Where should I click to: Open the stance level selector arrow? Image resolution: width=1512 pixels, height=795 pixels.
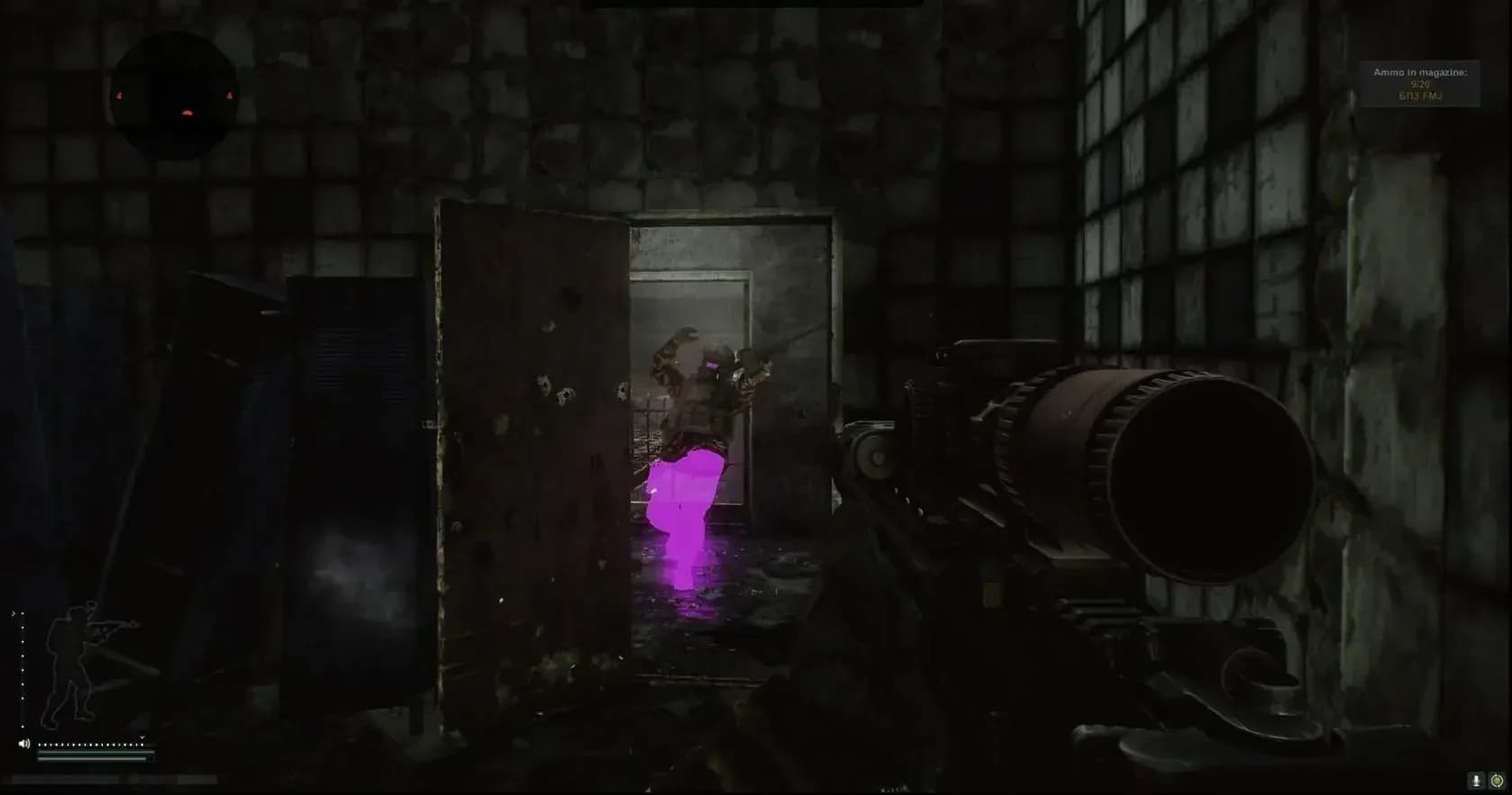coord(13,613)
